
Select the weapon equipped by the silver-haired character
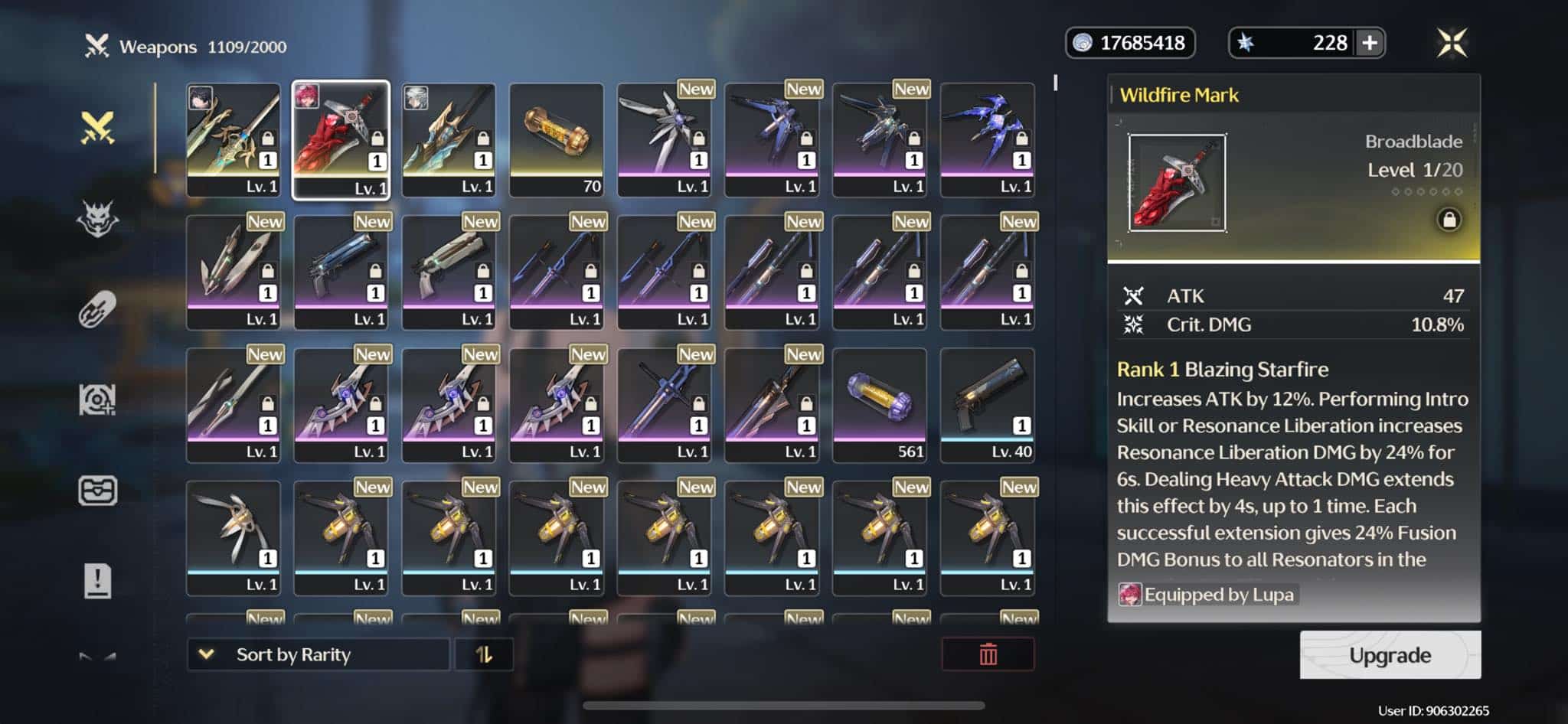pyautogui.click(x=449, y=140)
